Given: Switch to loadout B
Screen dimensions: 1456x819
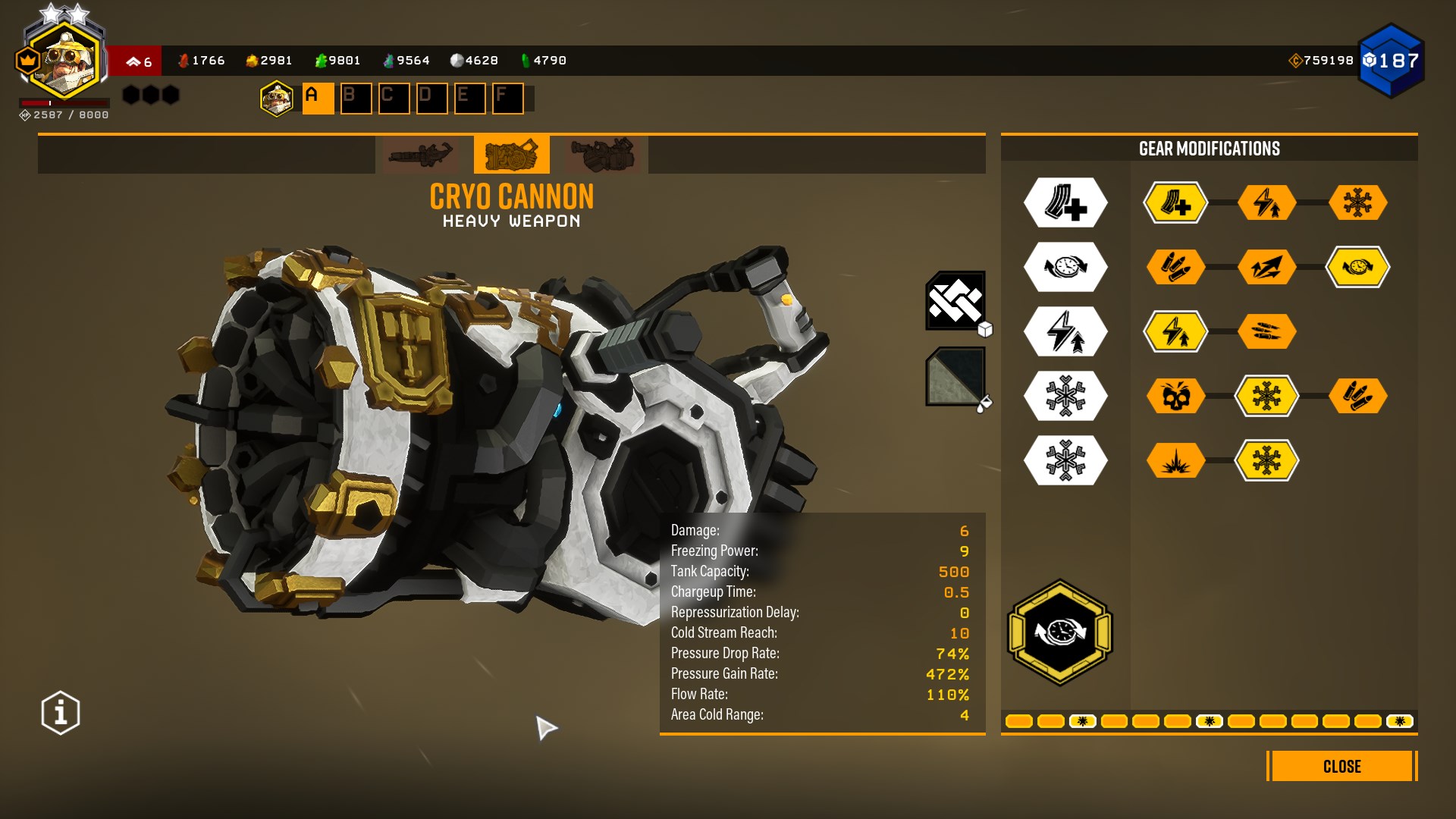Looking at the screenshot, I should pyautogui.click(x=356, y=99).
